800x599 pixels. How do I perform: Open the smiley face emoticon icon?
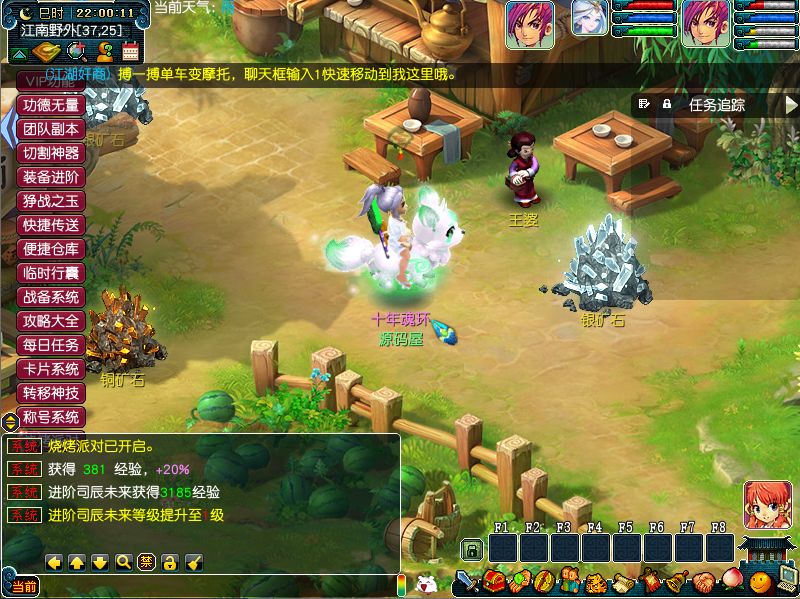click(x=761, y=582)
